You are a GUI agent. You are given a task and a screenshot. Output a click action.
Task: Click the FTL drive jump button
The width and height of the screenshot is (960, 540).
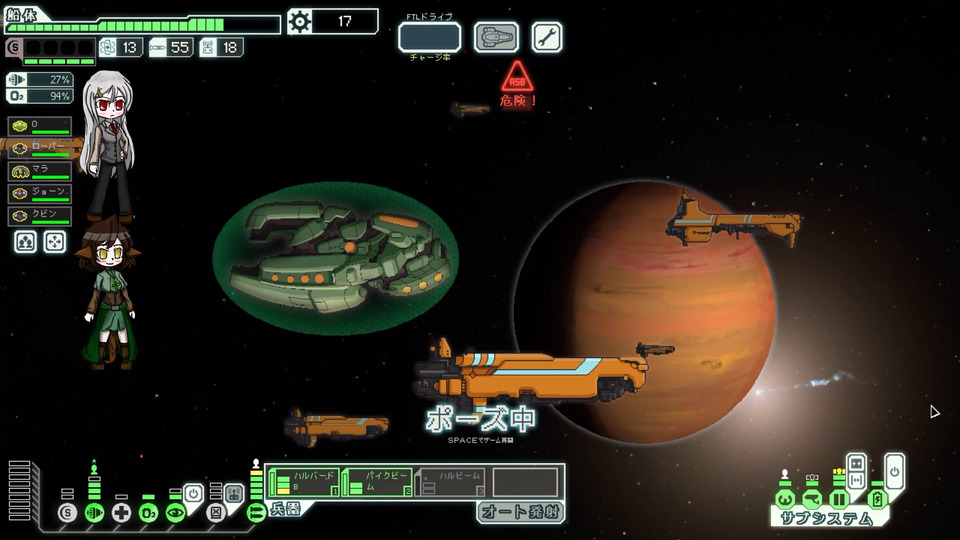click(x=429, y=37)
